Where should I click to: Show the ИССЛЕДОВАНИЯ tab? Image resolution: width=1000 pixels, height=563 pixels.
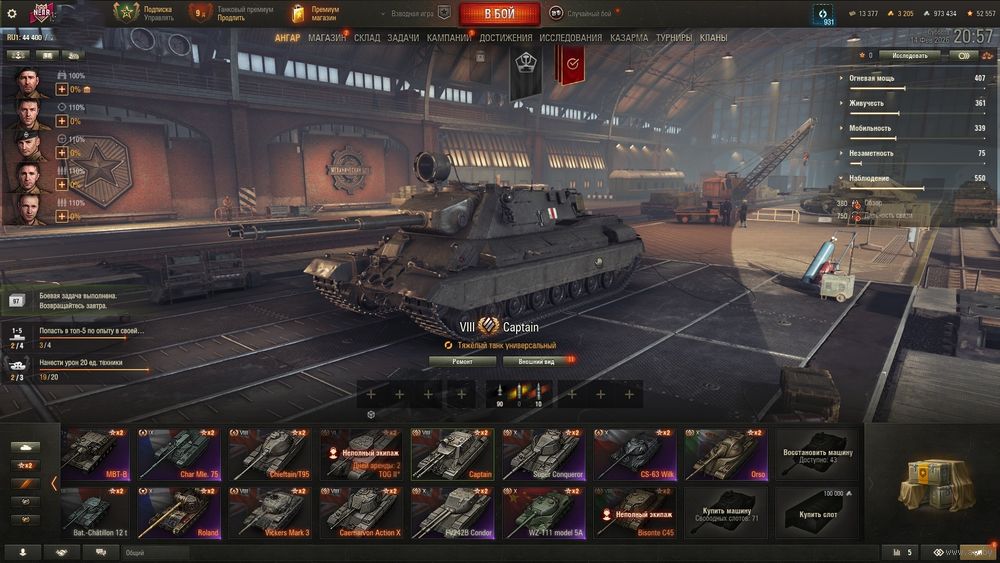[570, 38]
